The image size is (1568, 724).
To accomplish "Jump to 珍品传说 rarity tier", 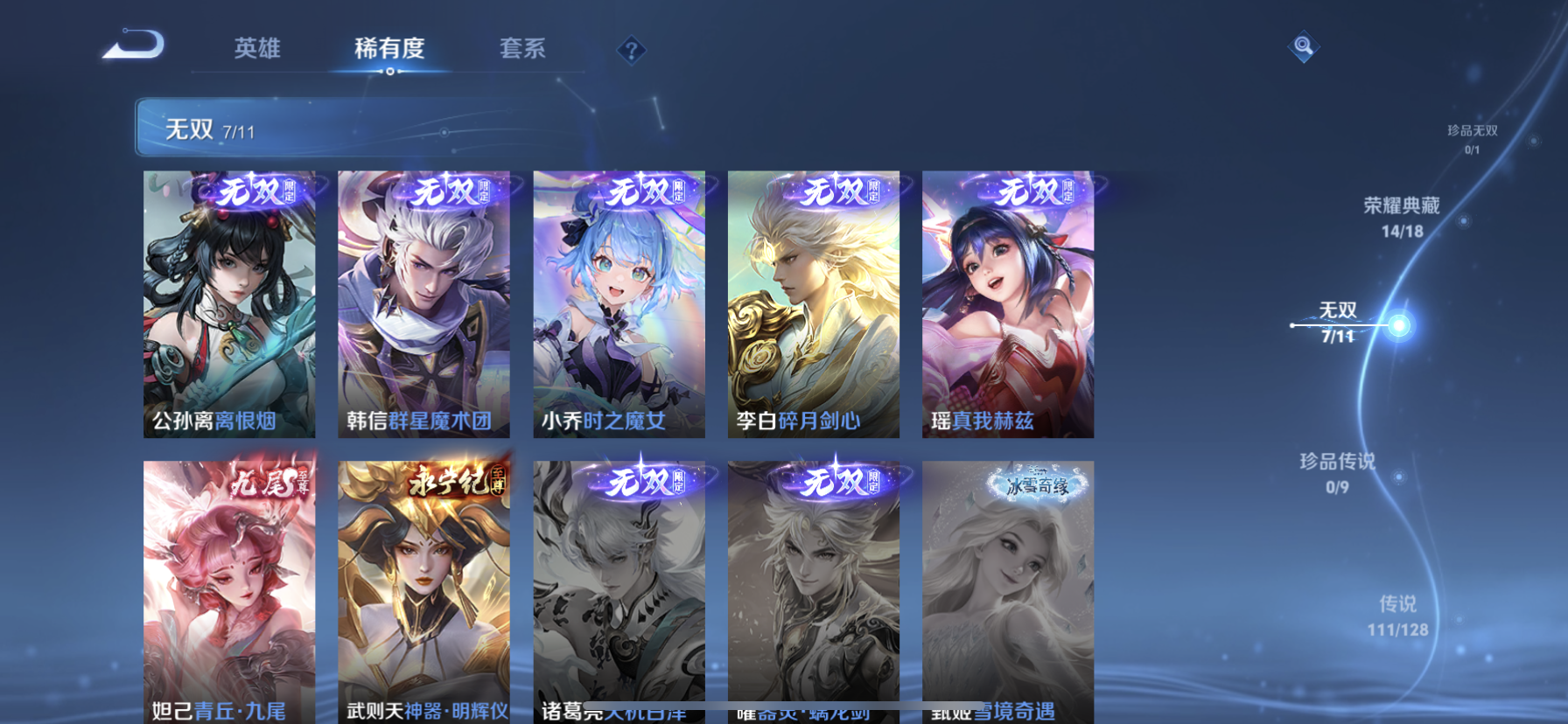I will pyautogui.click(x=1337, y=472).
